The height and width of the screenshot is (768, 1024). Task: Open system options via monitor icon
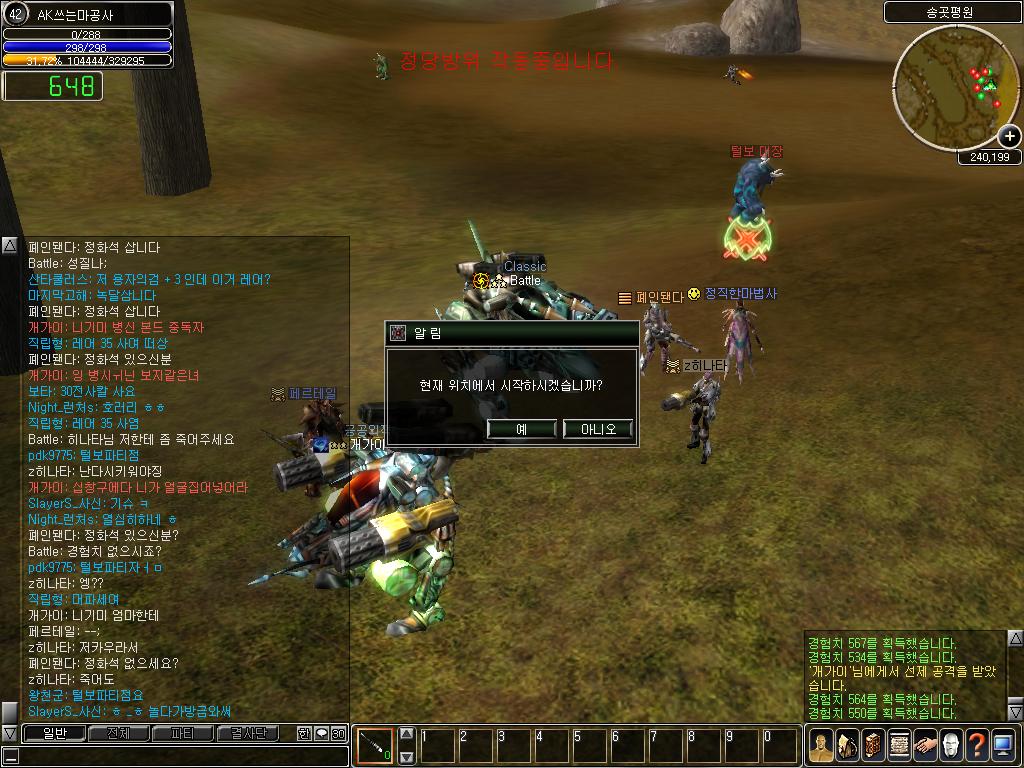(1003, 745)
